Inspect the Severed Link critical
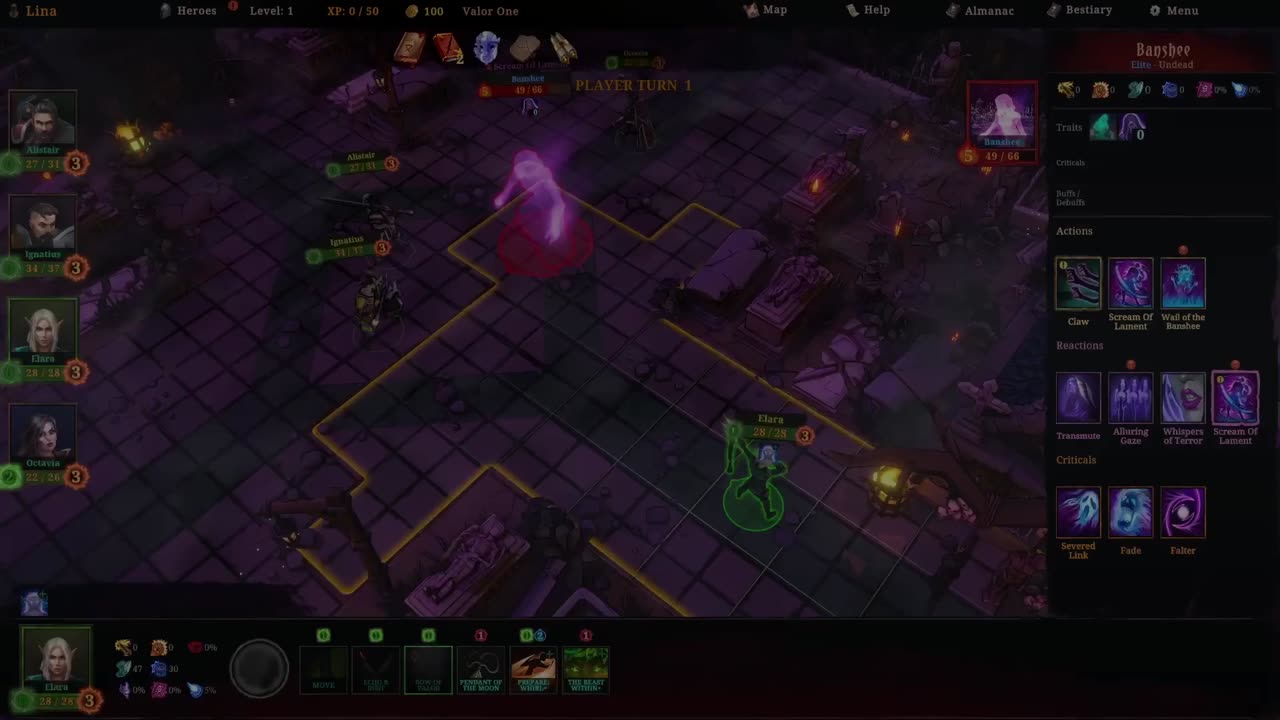 pyautogui.click(x=1078, y=512)
